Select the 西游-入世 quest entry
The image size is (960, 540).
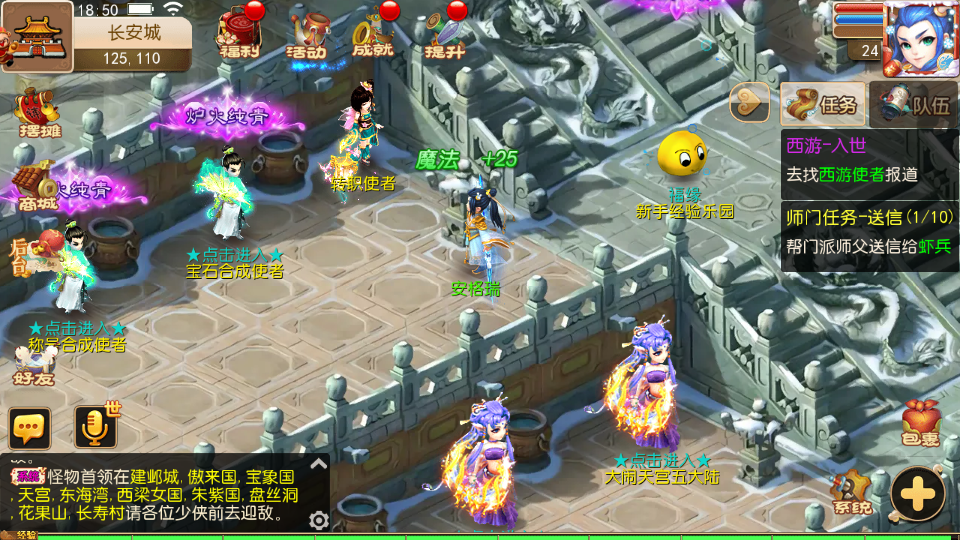[x=866, y=160]
